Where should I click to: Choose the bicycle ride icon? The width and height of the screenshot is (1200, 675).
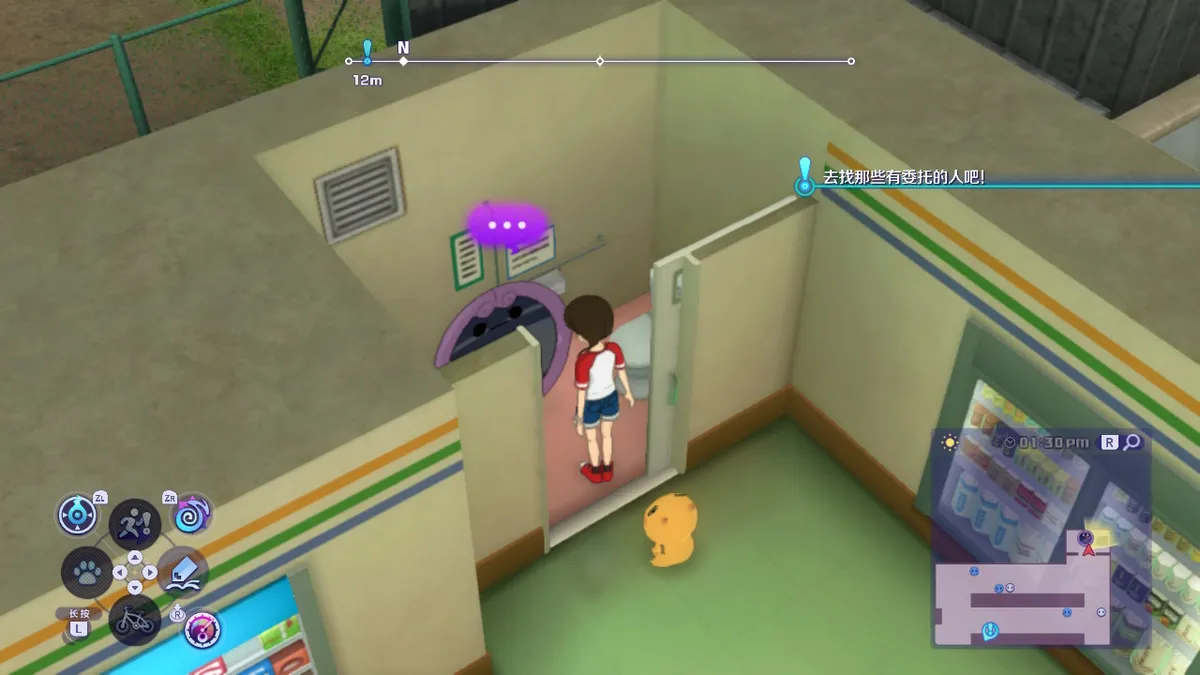(134, 622)
